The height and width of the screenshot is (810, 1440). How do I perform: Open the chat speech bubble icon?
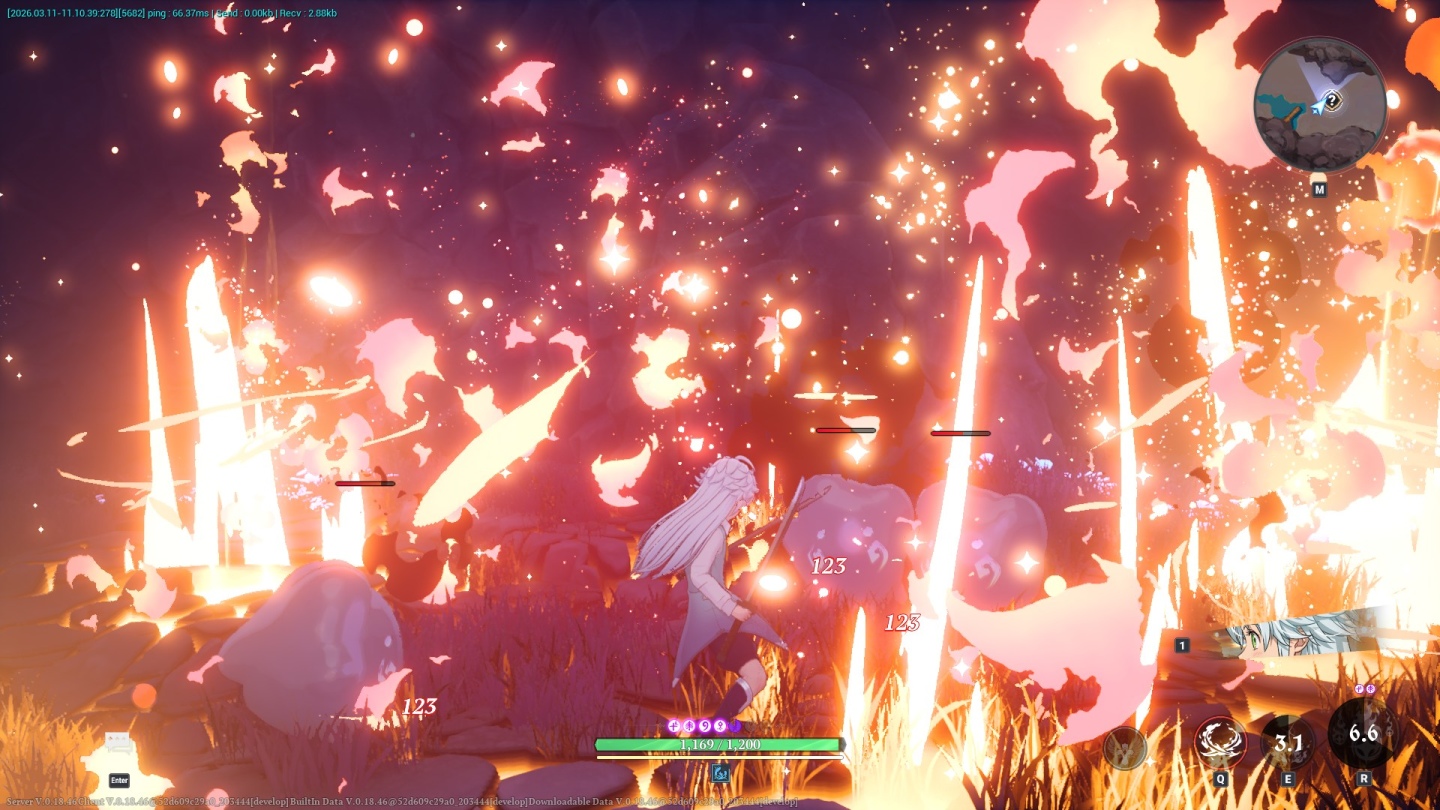[119, 745]
